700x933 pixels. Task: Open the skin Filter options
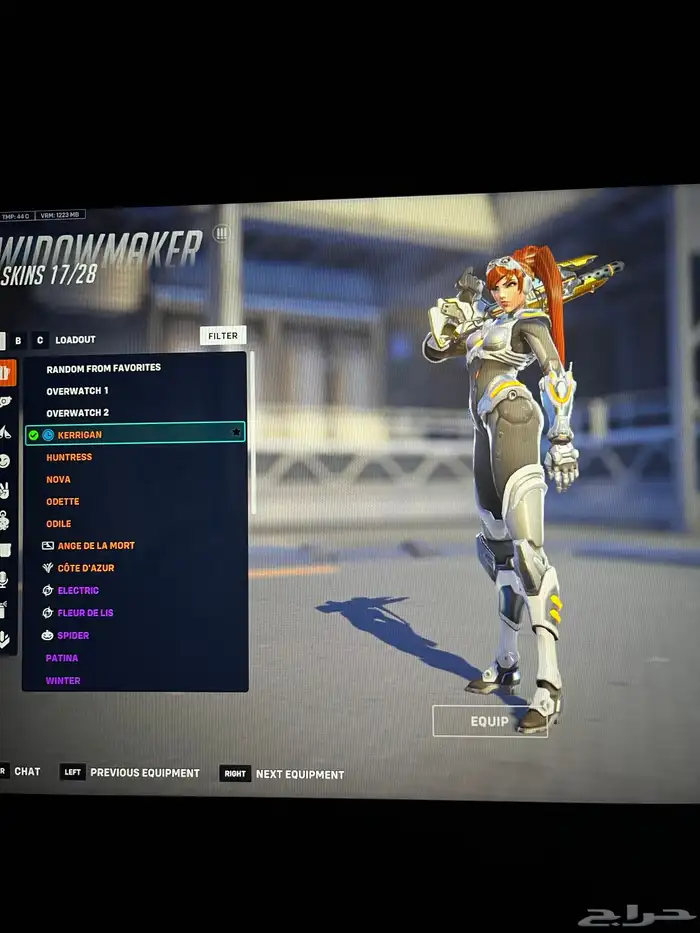point(223,336)
